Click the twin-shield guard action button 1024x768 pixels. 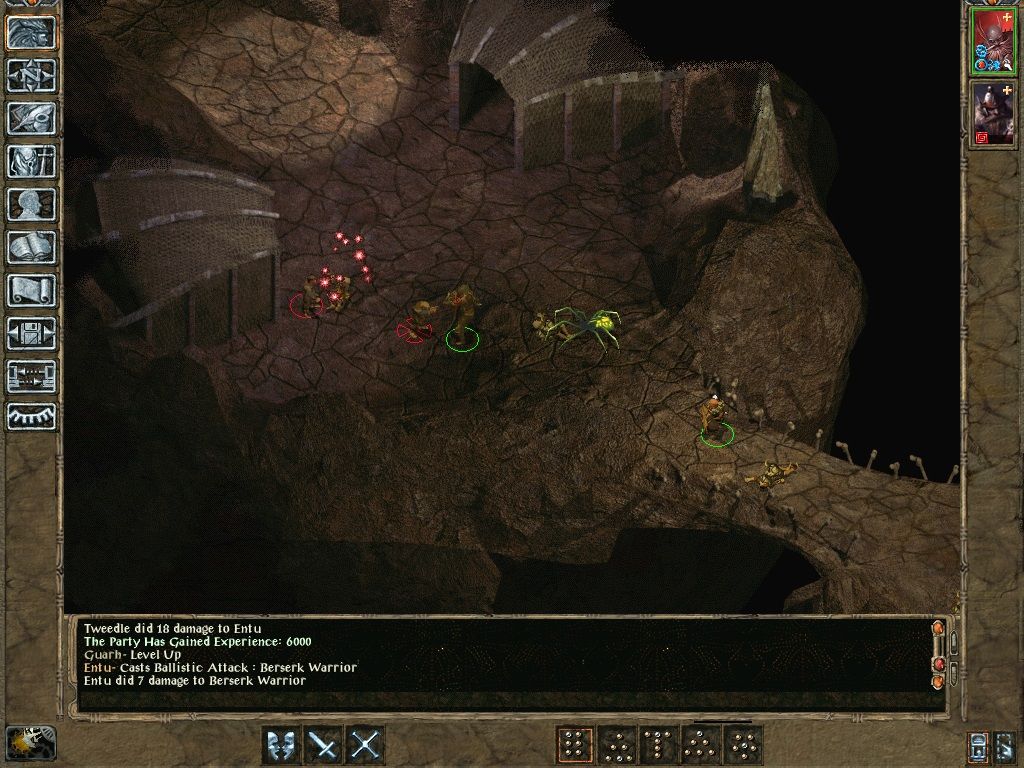(x=282, y=745)
